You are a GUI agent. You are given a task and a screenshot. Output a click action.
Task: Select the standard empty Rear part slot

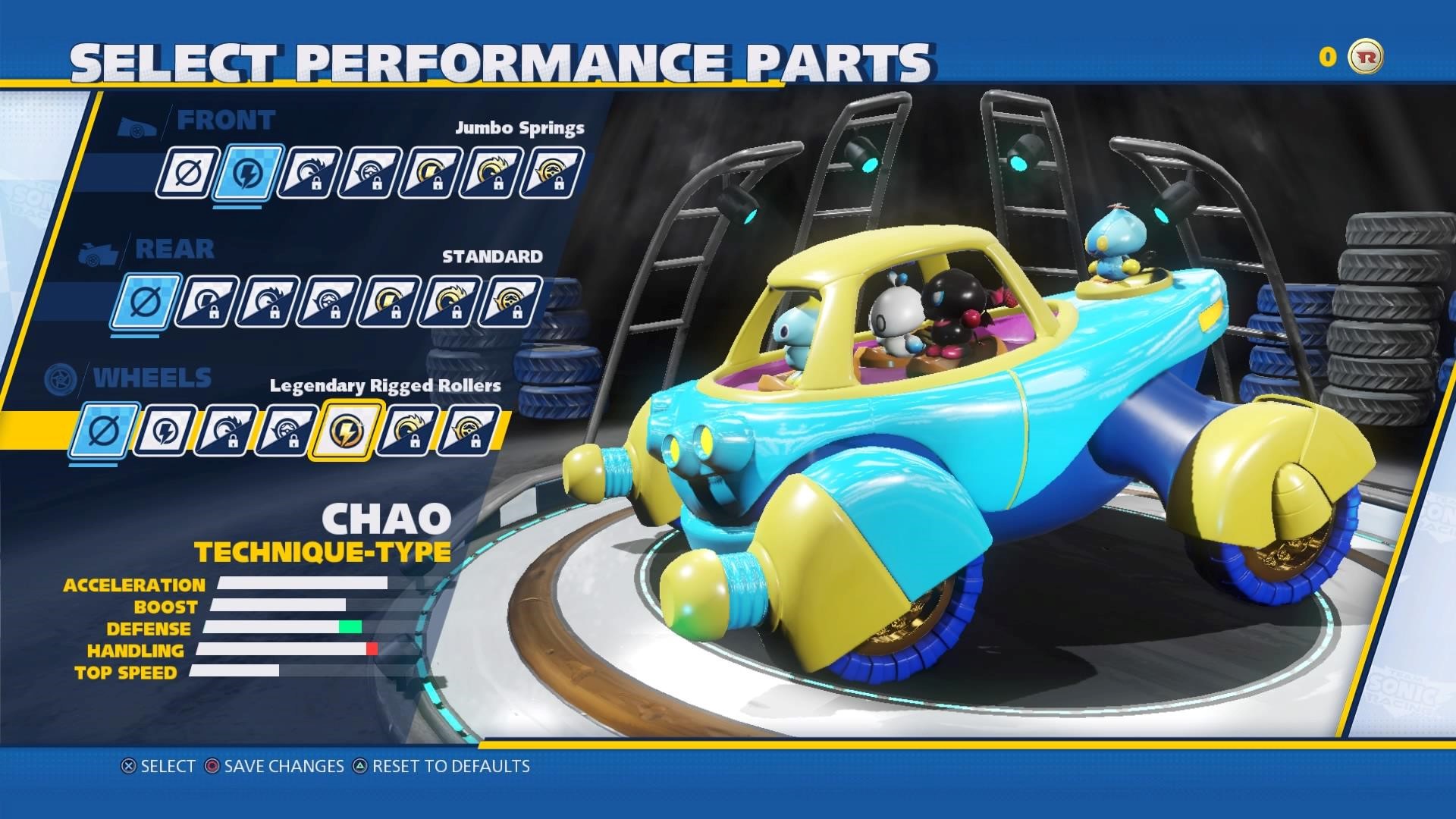point(145,303)
